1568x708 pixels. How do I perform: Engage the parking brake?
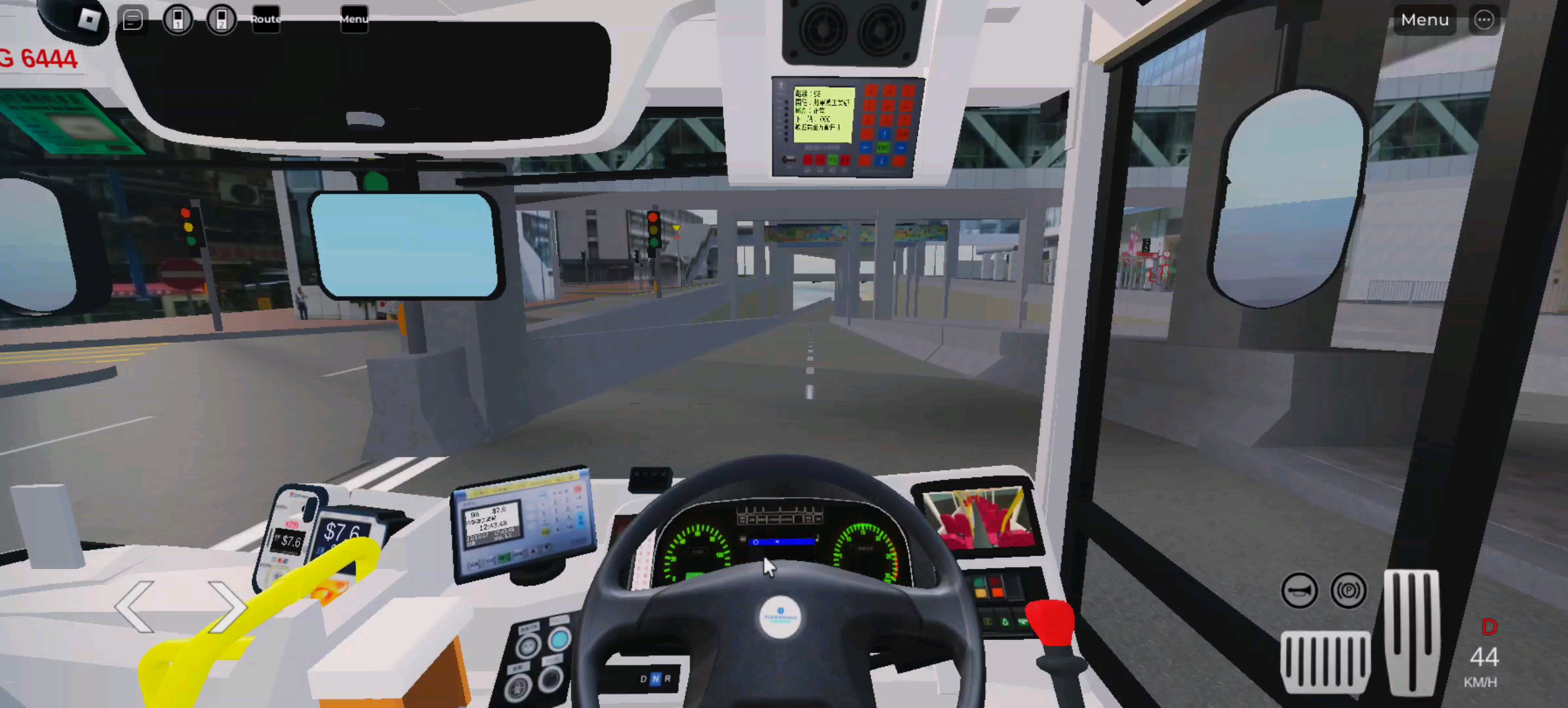(1348, 590)
